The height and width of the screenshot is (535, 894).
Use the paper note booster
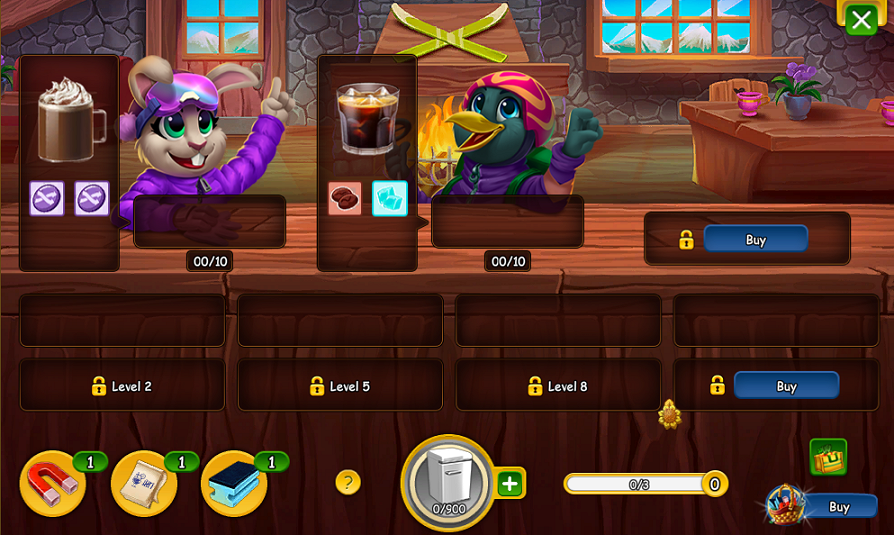pos(143,484)
